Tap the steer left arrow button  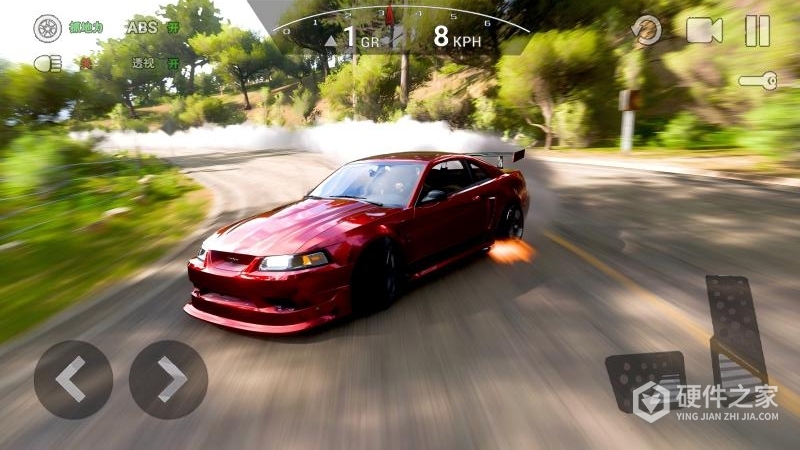pyautogui.click(x=72, y=379)
